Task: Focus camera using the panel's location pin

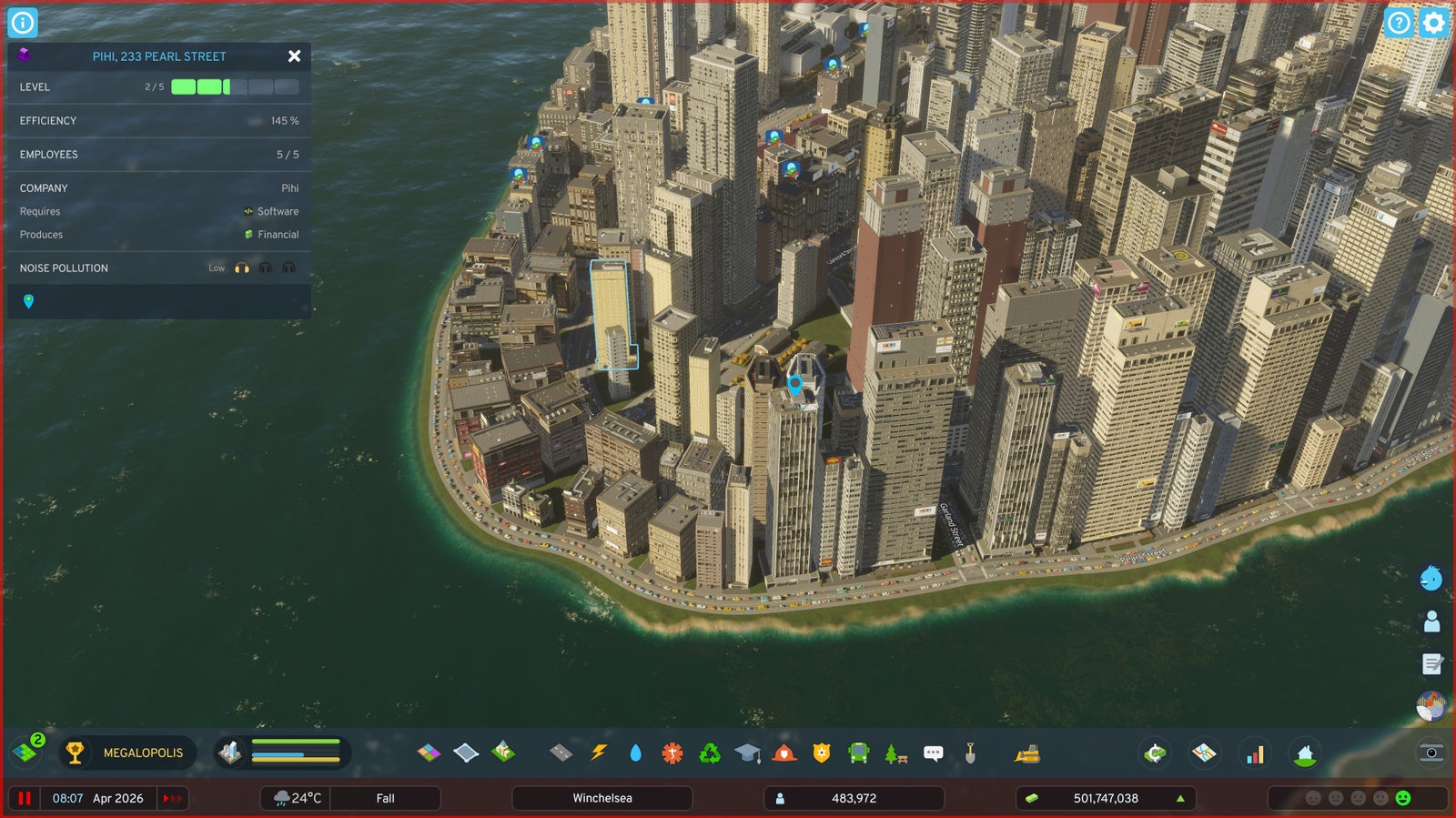Action: tap(28, 301)
